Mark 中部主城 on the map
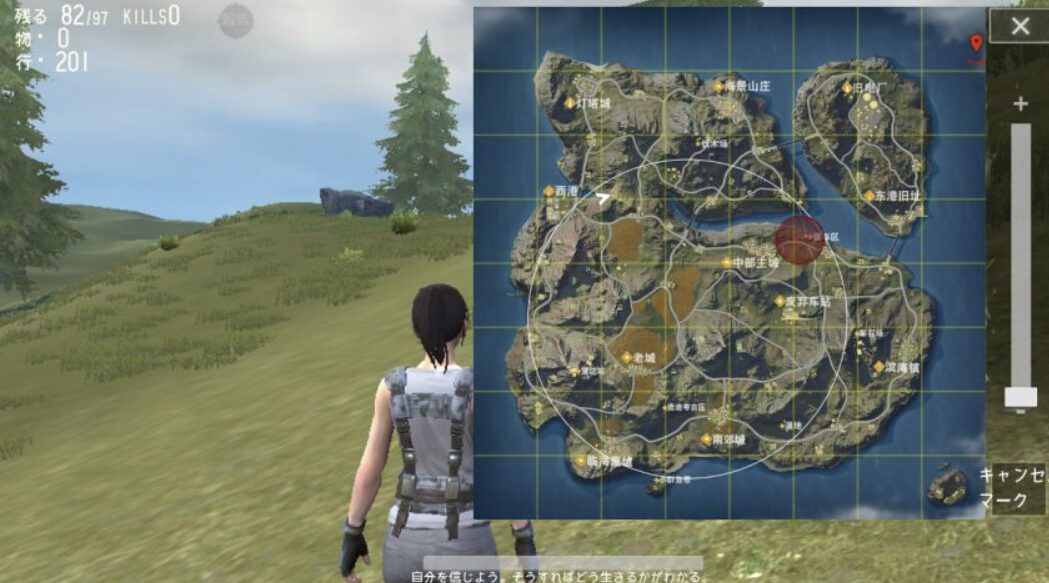 click(x=749, y=262)
